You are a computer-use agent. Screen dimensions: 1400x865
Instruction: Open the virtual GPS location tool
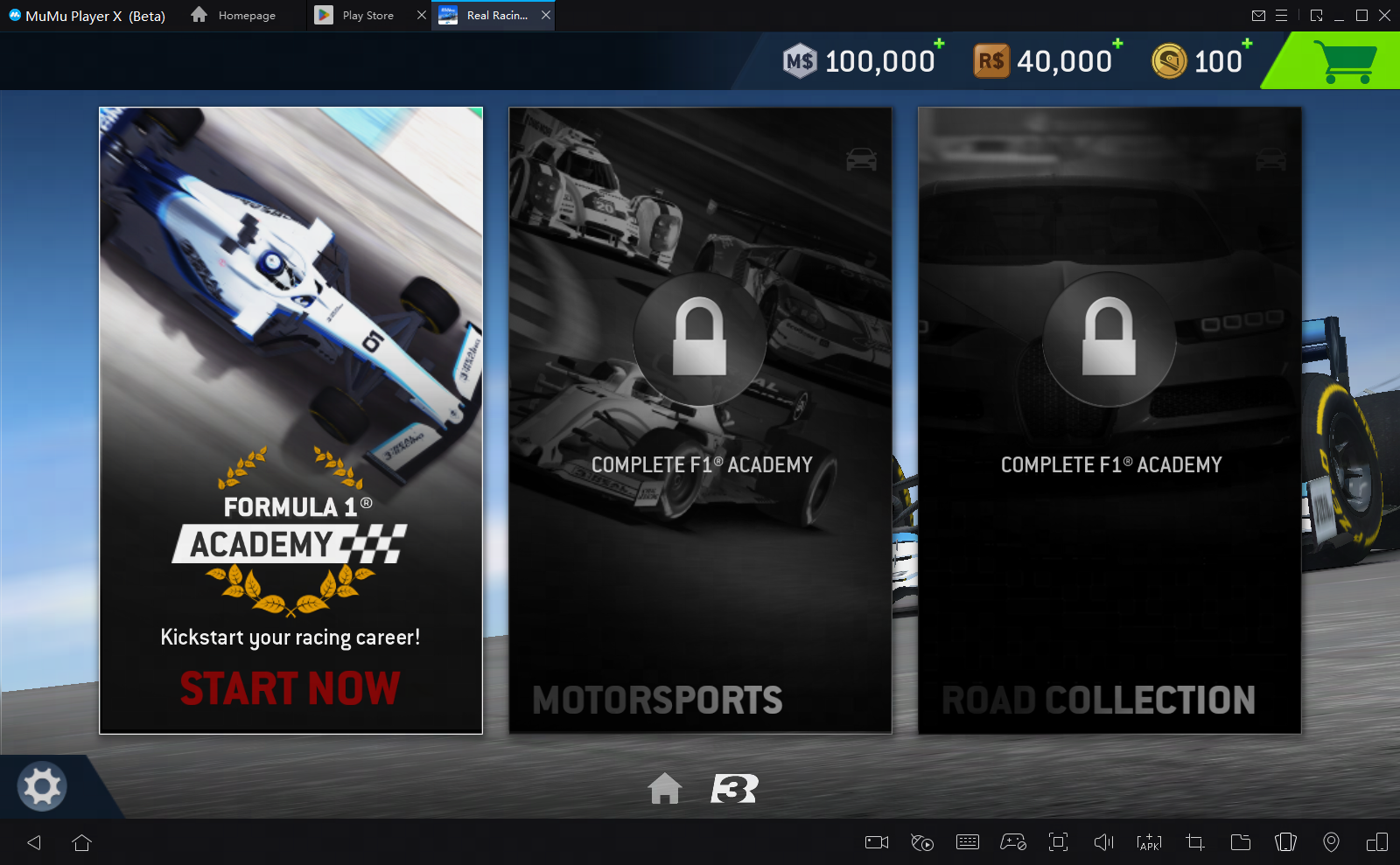pyautogui.click(x=1331, y=842)
